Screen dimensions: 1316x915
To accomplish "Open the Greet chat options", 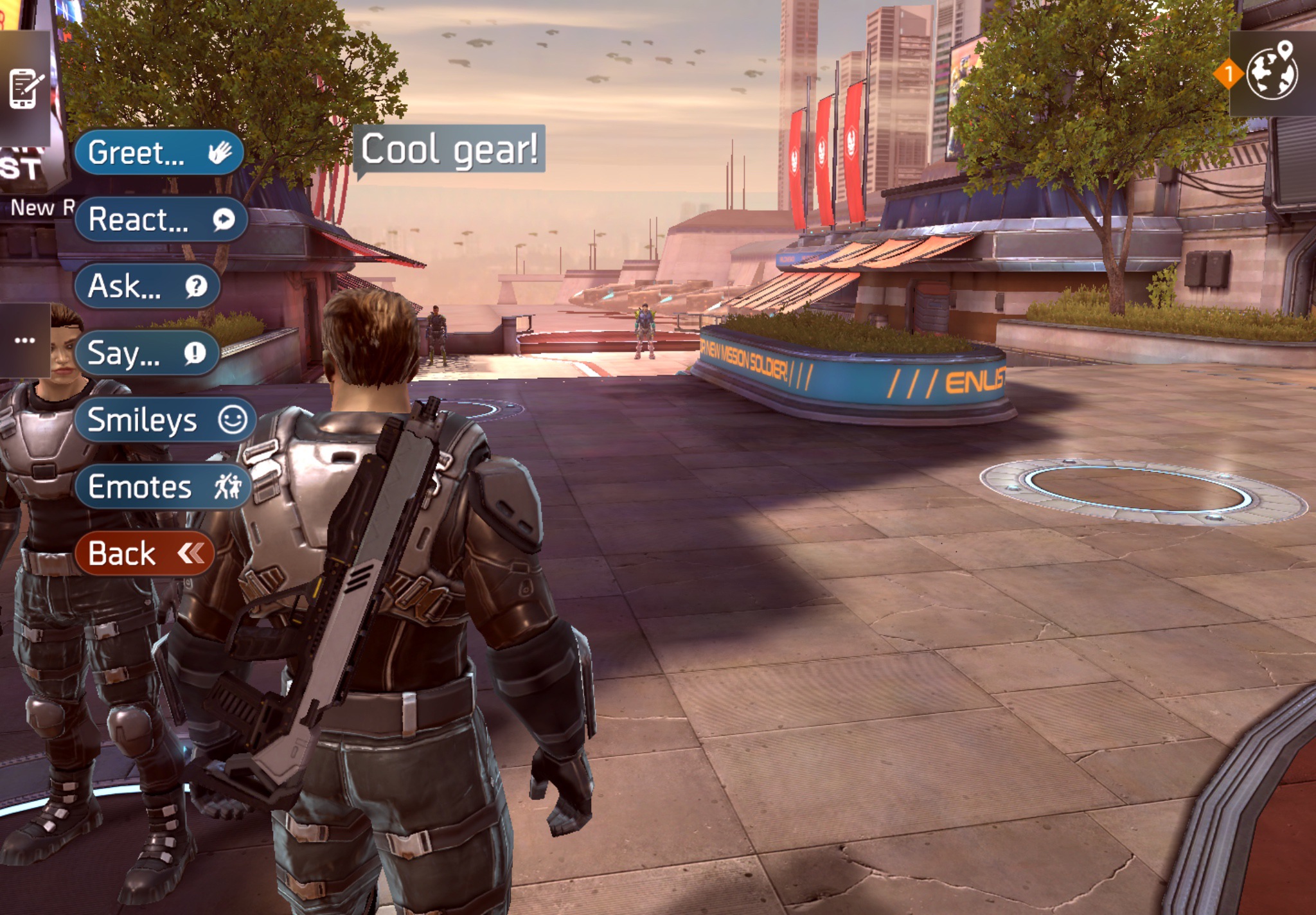I will [159, 153].
